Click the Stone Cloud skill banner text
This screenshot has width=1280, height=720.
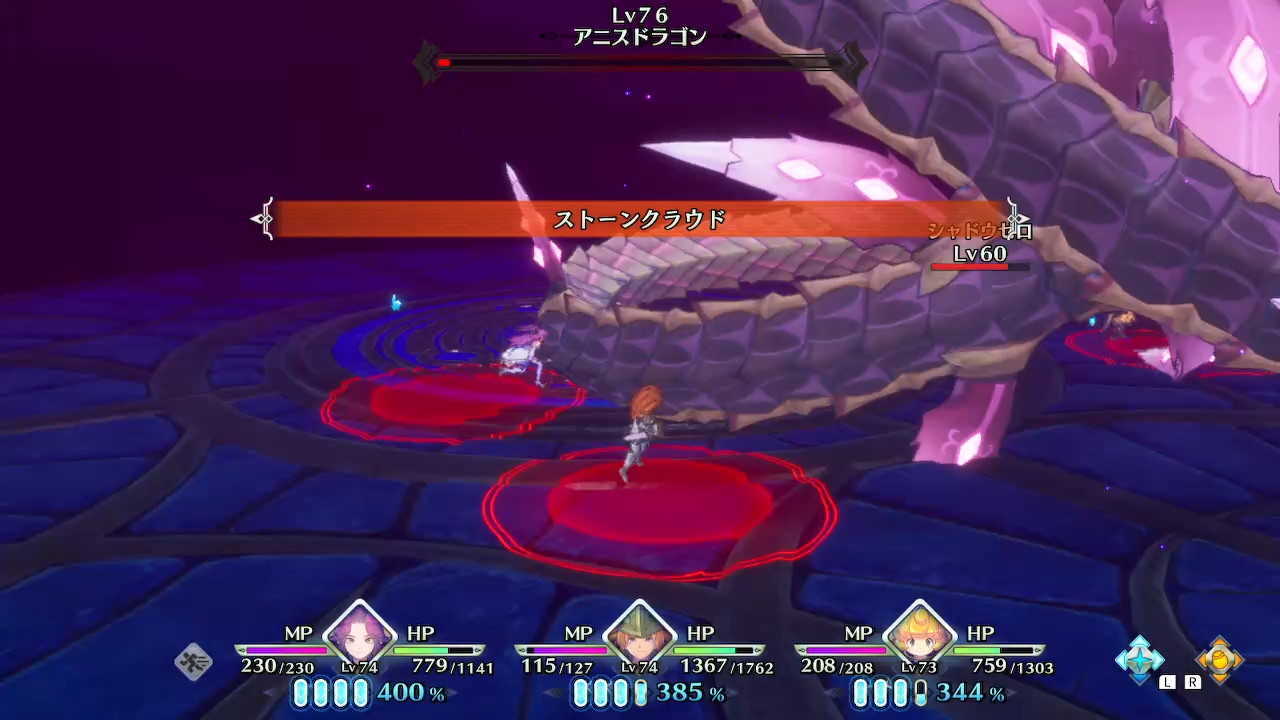pyautogui.click(x=640, y=216)
